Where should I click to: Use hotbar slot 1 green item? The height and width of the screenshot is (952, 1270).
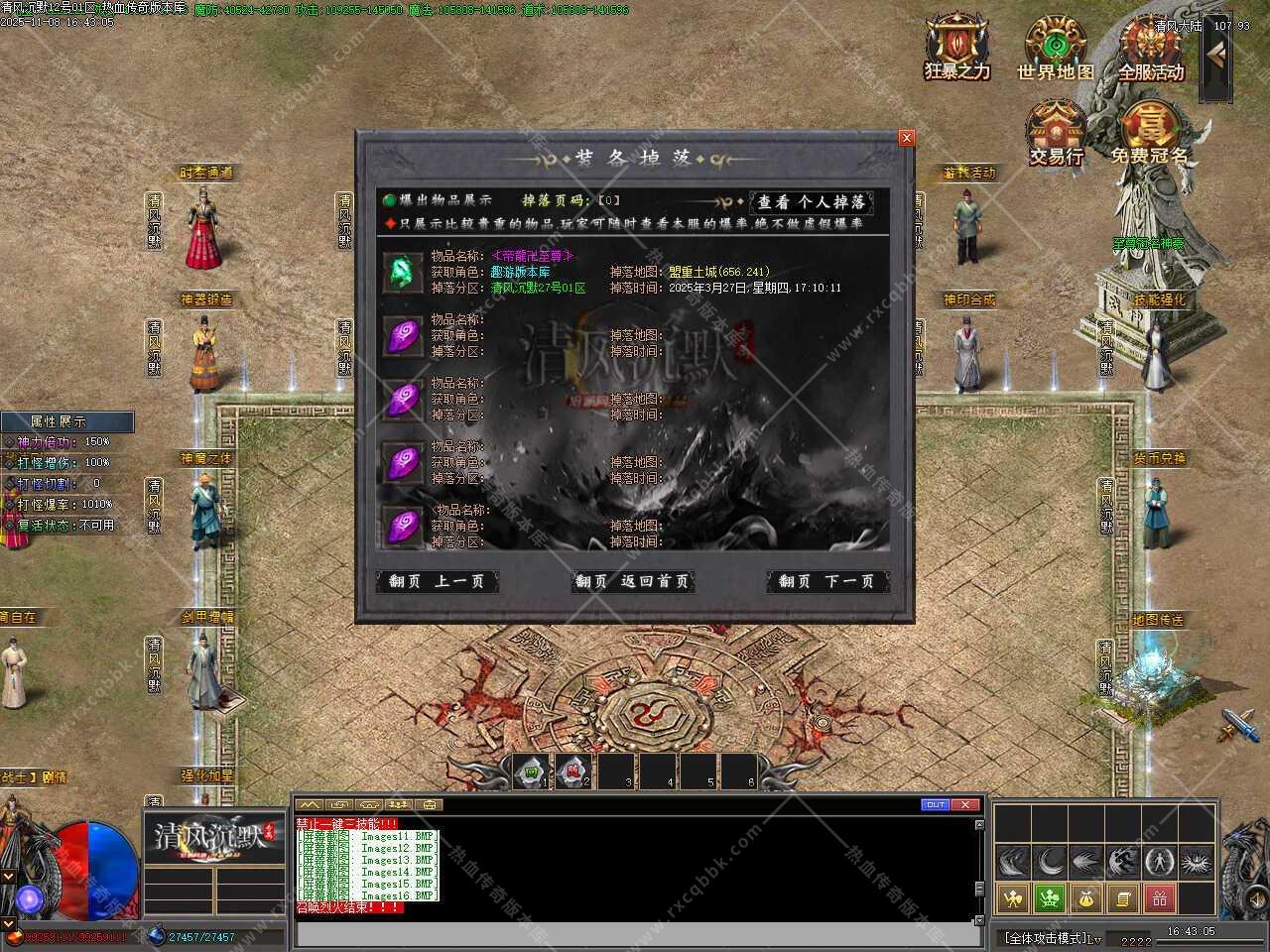click(531, 772)
